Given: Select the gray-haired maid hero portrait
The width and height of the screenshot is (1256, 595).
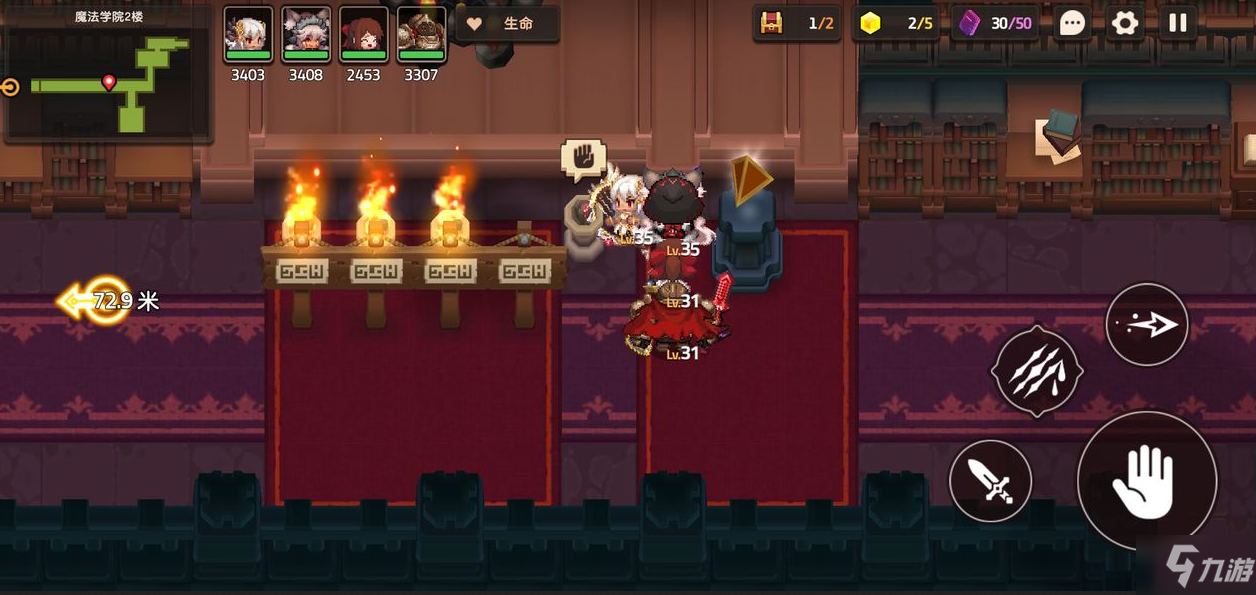Looking at the screenshot, I should coord(306,35).
